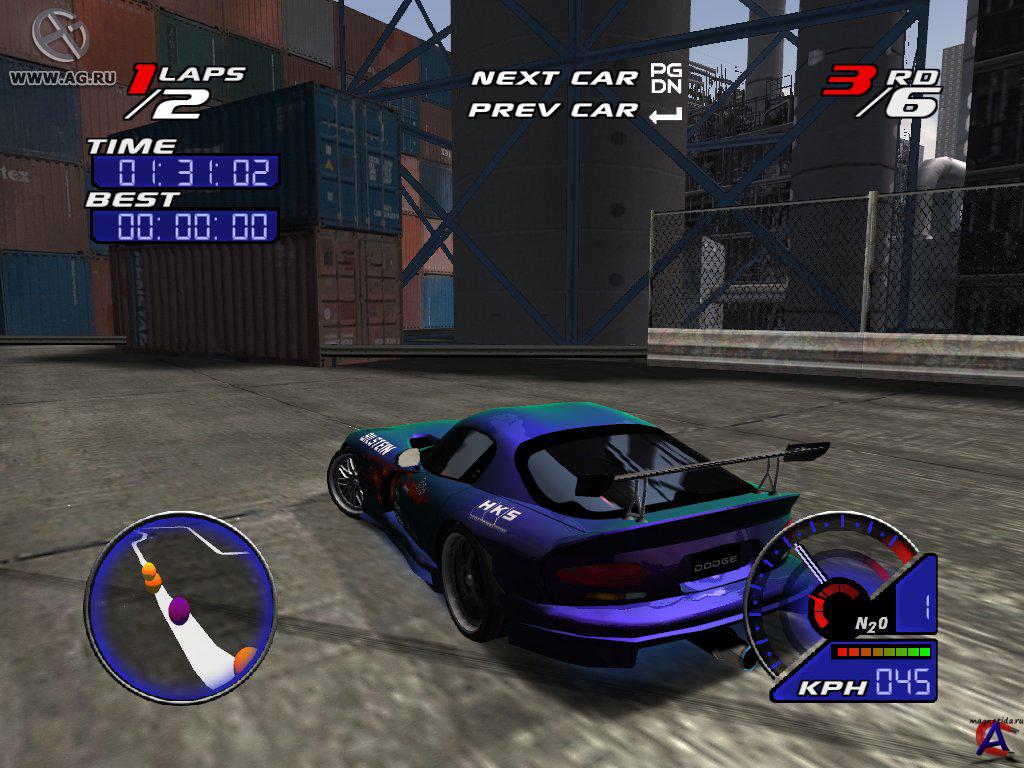This screenshot has height=768, width=1024.
Task: Switch to the Next Car view
Action: [554, 78]
